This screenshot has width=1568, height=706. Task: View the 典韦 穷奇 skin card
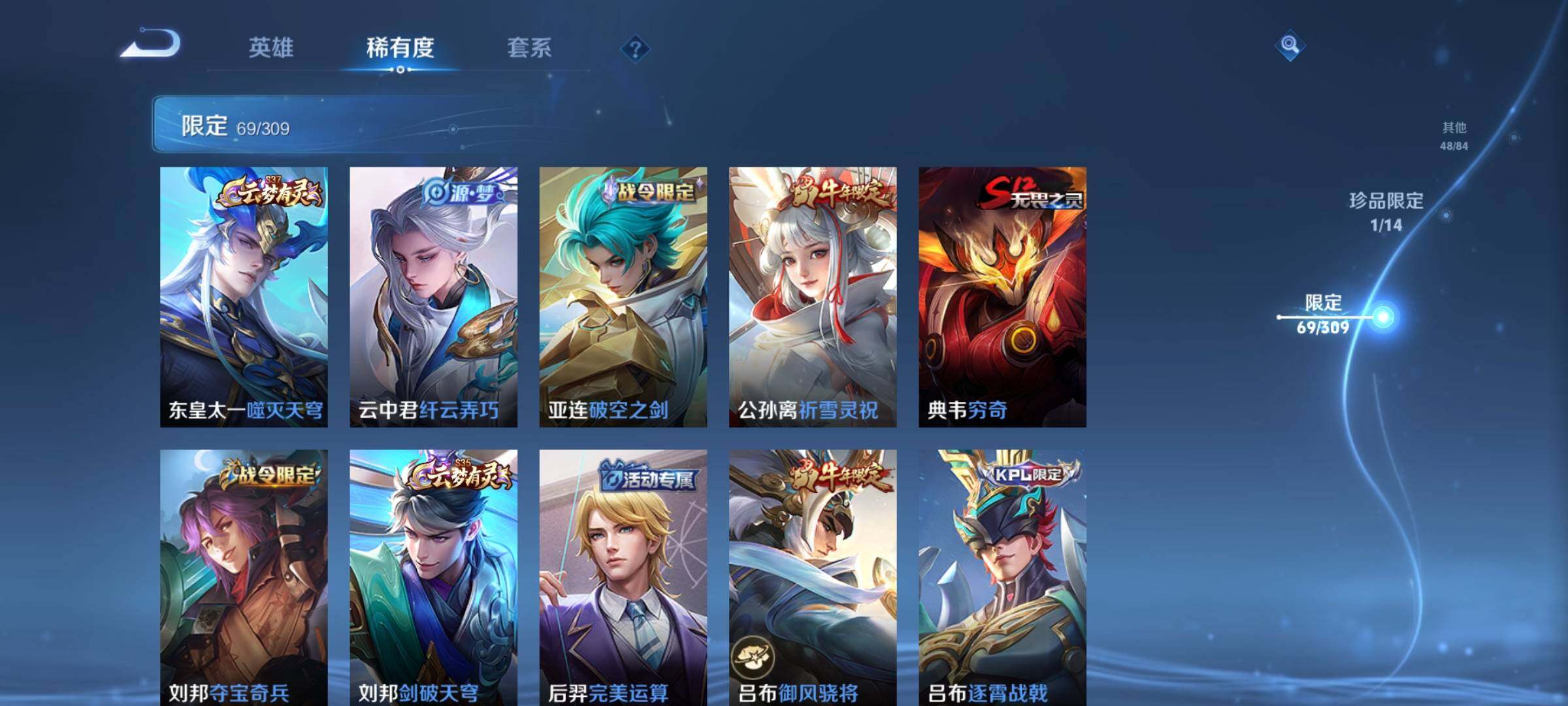point(1002,297)
